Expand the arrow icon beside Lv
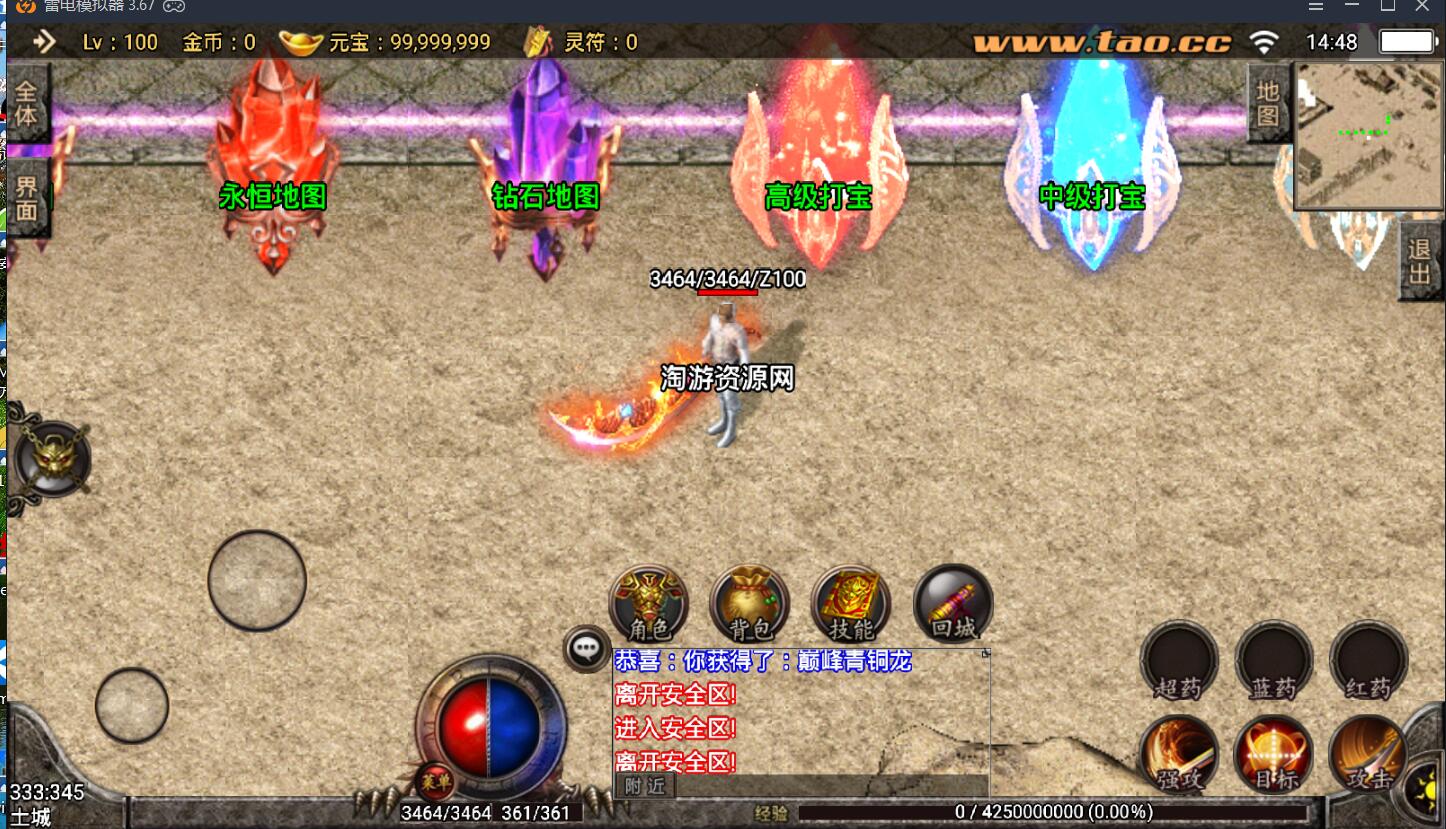Screen dimensions: 1446x829 pyautogui.click(x=45, y=42)
